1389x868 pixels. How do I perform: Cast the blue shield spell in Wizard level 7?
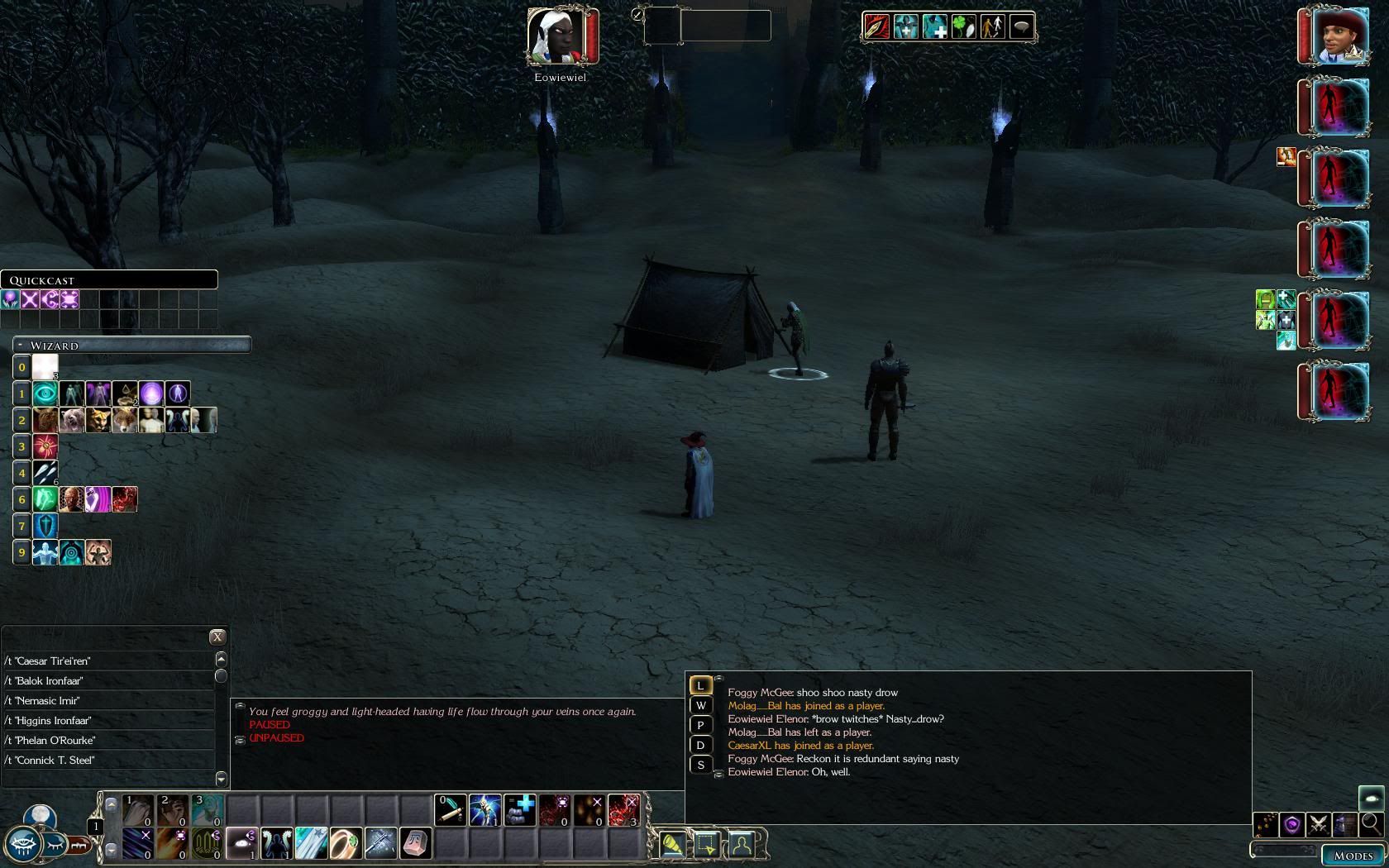click(45, 526)
